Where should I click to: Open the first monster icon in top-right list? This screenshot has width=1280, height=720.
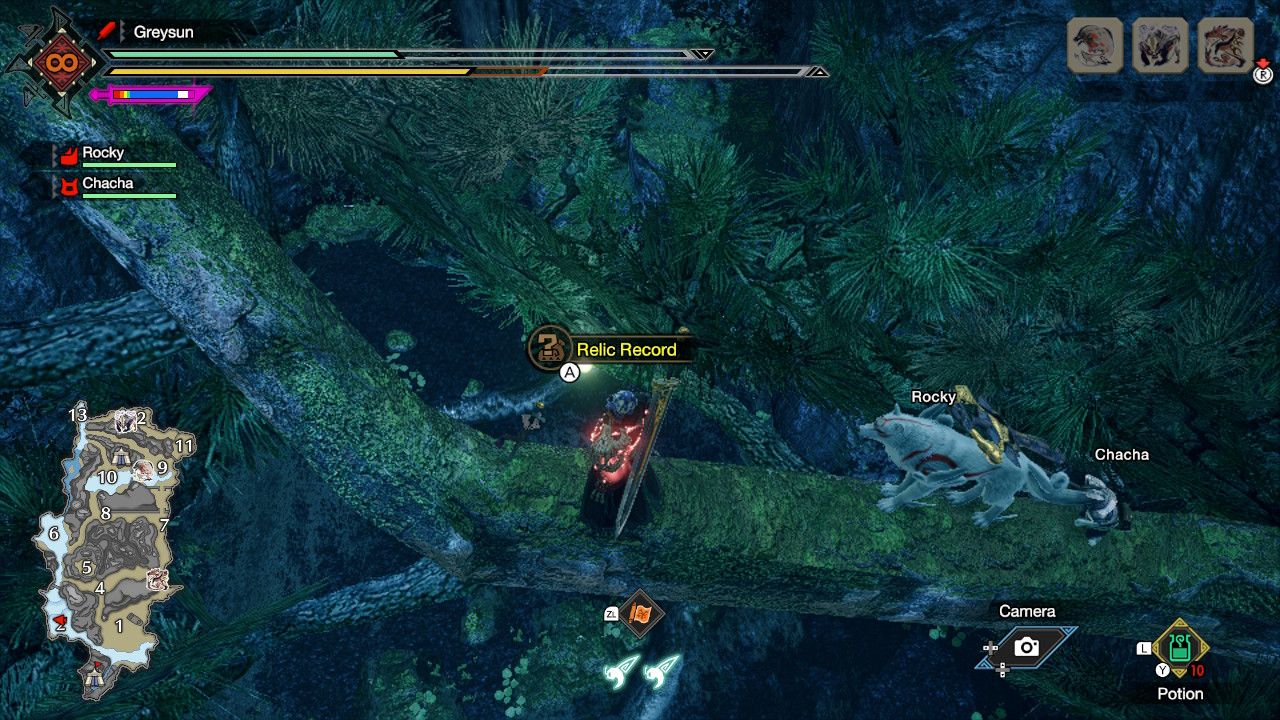click(x=1096, y=47)
